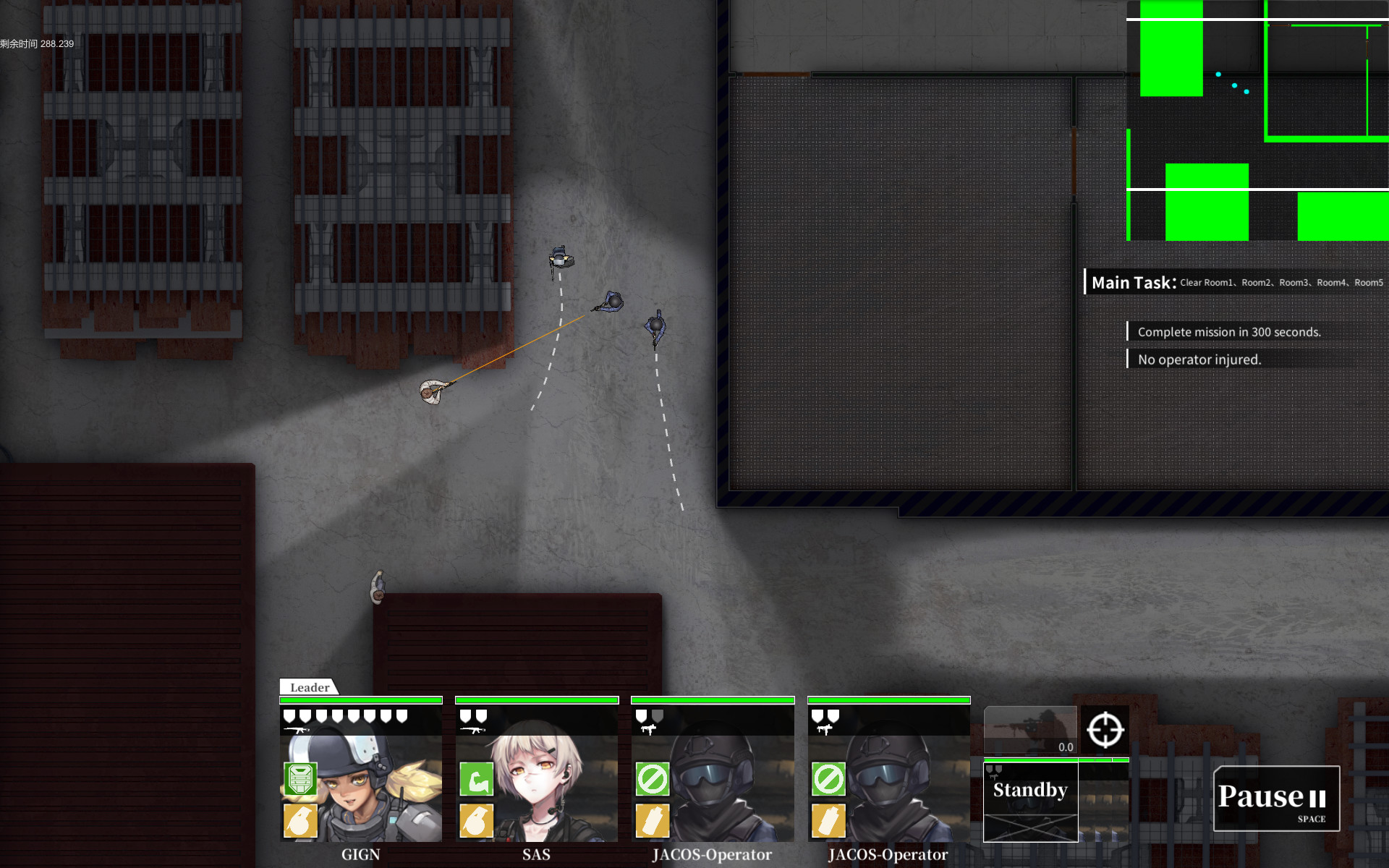Viewport: 1389px width, 868px height.
Task: Open the Main Task panel
Action: click(1133, 282)
